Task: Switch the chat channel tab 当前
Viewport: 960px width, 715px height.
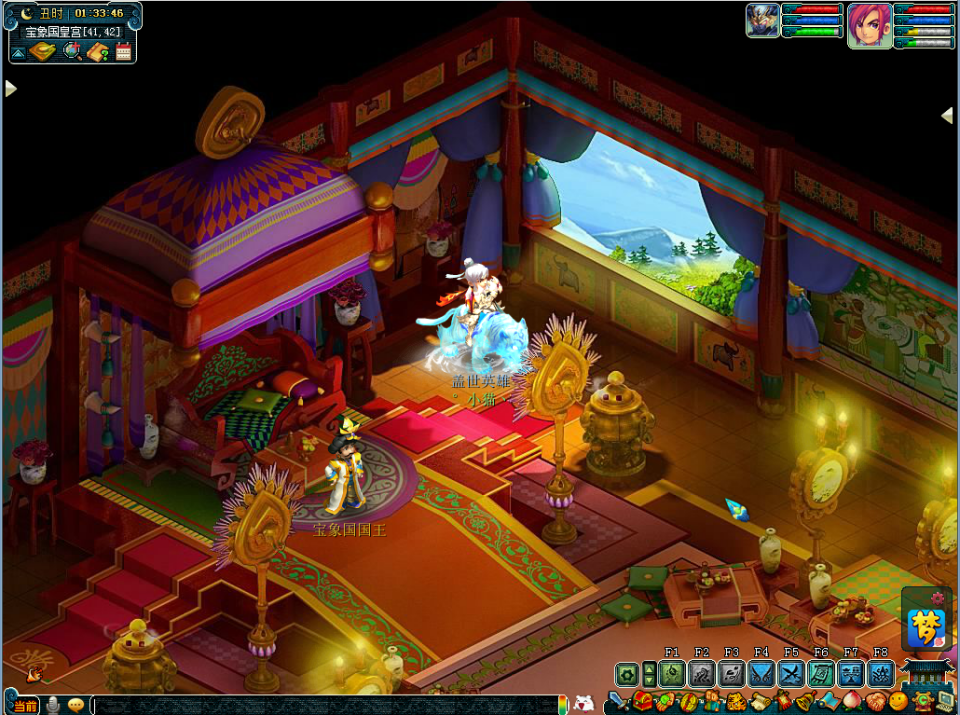Action: click(24, 706)
